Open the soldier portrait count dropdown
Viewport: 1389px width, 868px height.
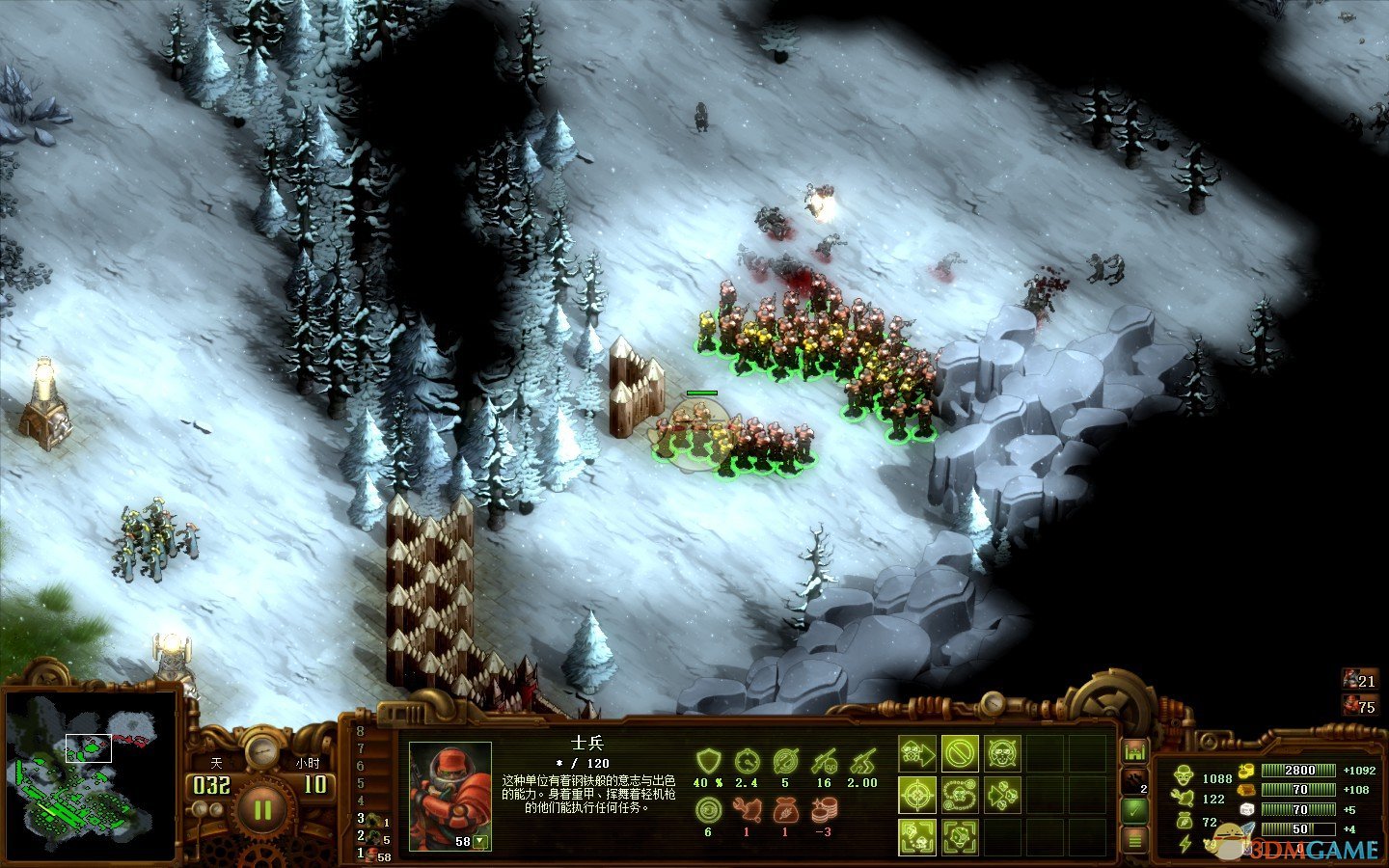[x=480, y=842]
